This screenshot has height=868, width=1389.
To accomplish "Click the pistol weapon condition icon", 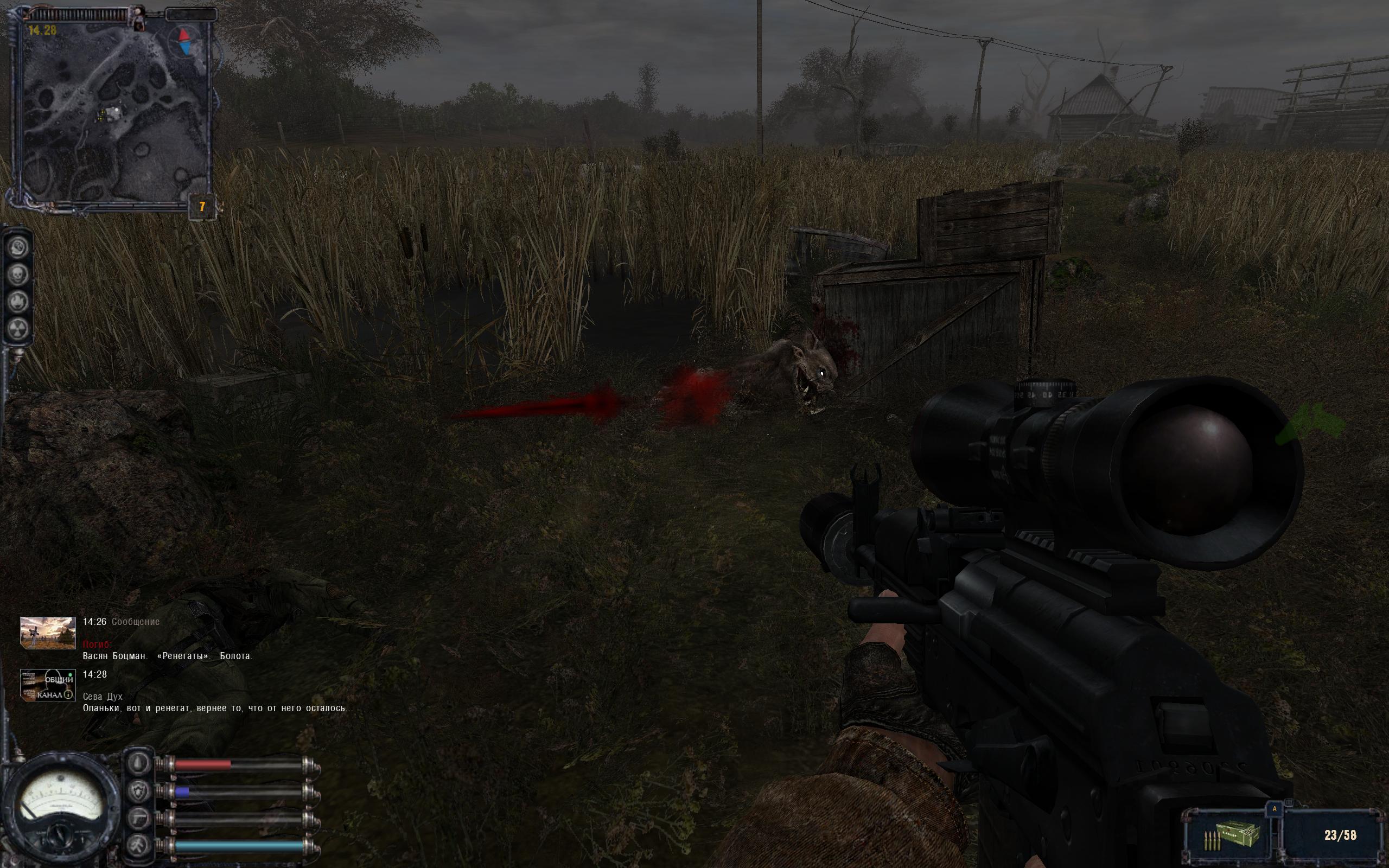I will [138, 818].
